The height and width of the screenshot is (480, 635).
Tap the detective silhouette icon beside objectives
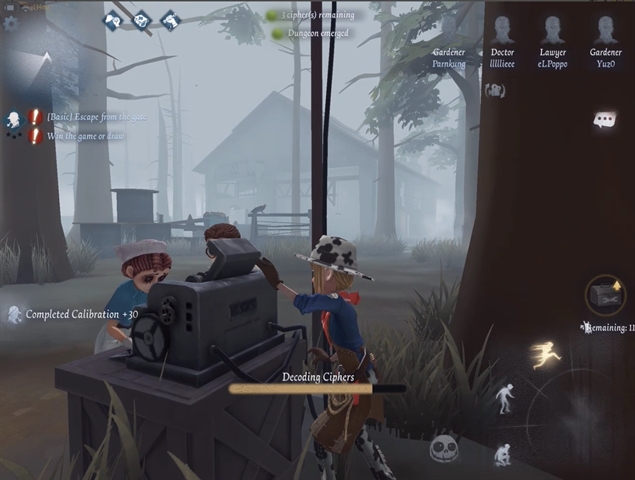pos(13,121)
